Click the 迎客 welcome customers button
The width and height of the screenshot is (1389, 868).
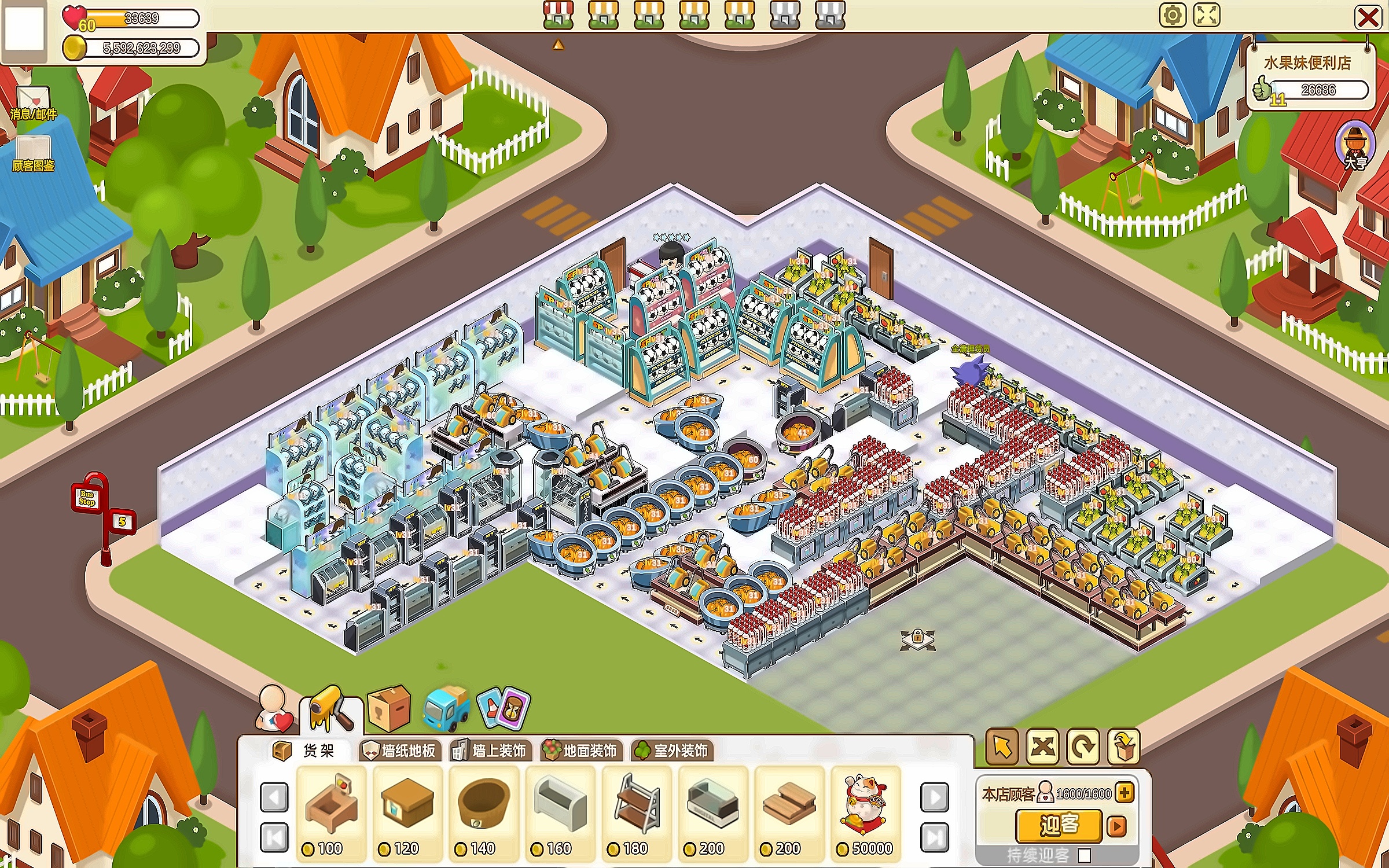coord(1059,825)
